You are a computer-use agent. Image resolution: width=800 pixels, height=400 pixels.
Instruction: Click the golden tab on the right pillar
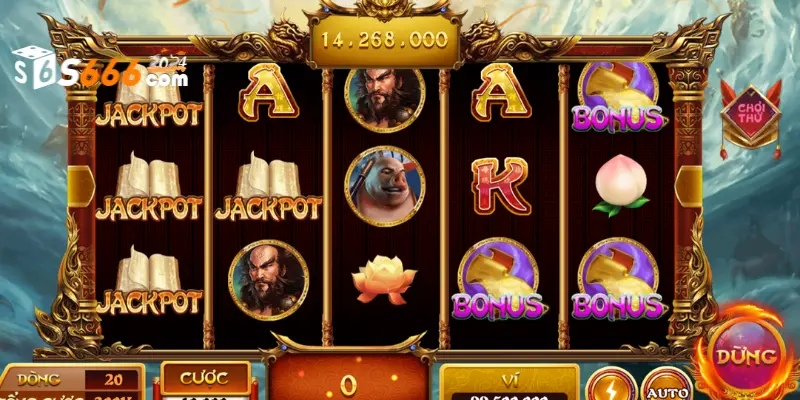[x=689, y=187]
